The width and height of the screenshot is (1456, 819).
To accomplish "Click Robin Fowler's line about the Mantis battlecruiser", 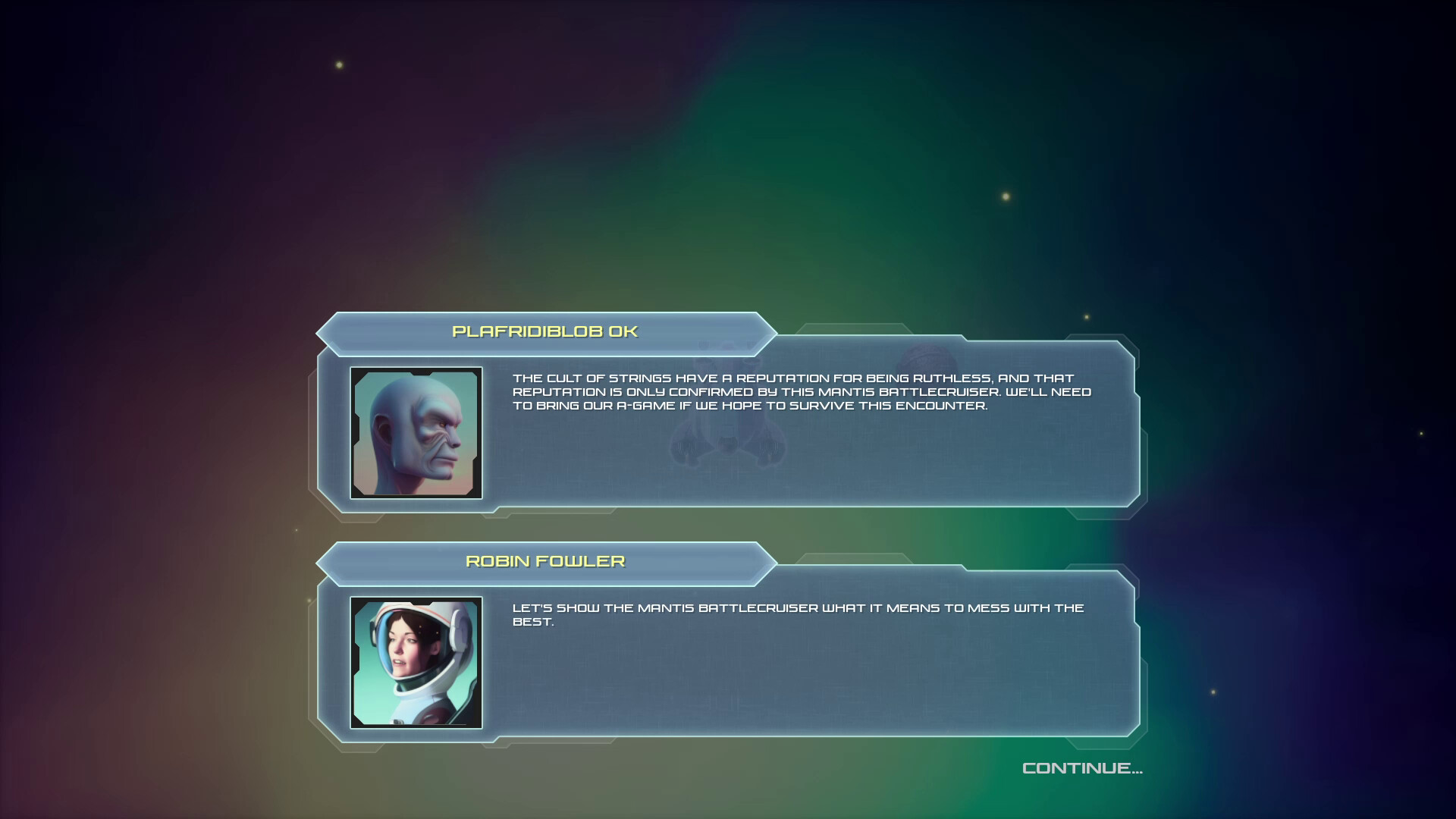I will (798, 614).
